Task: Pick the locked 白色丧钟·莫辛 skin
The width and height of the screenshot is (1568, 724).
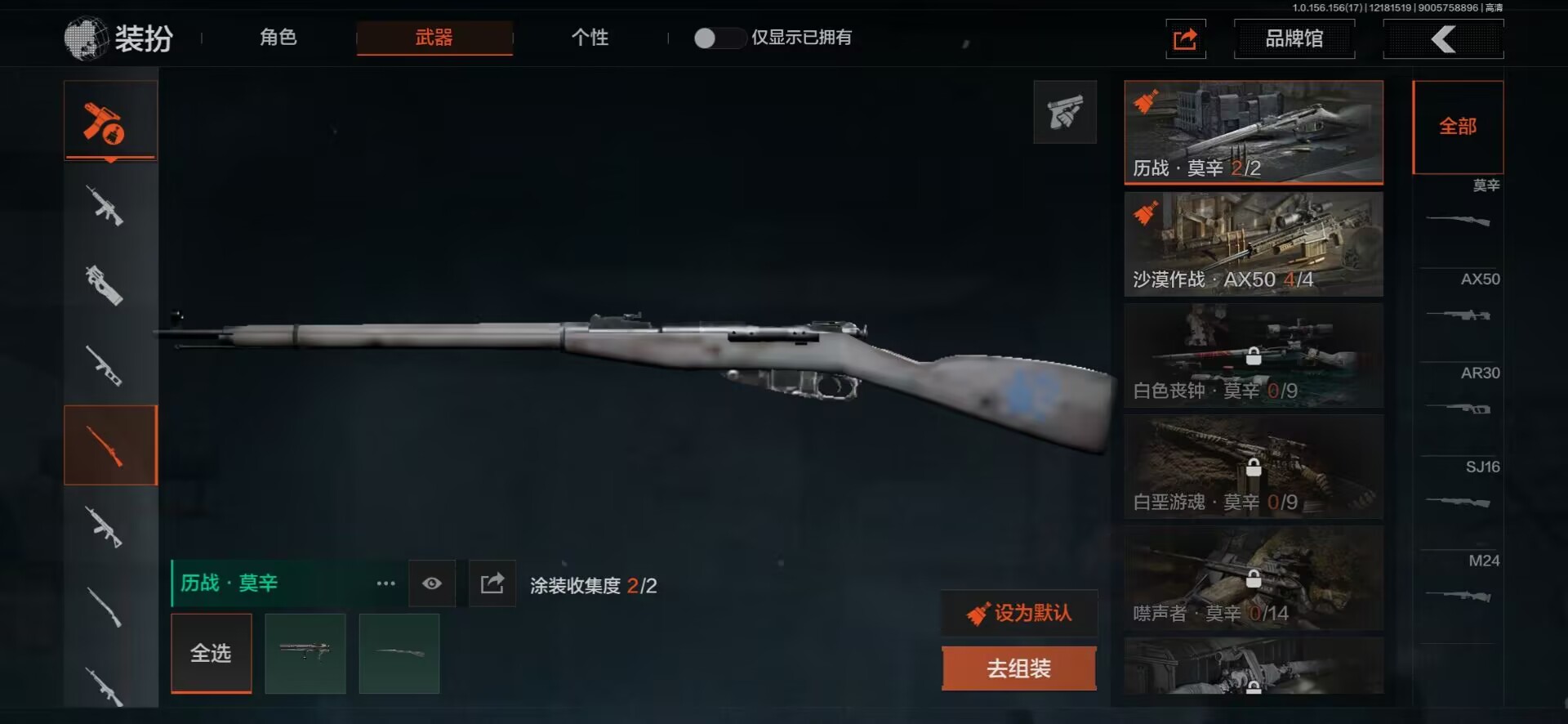Action: [x=1253, y=355]
